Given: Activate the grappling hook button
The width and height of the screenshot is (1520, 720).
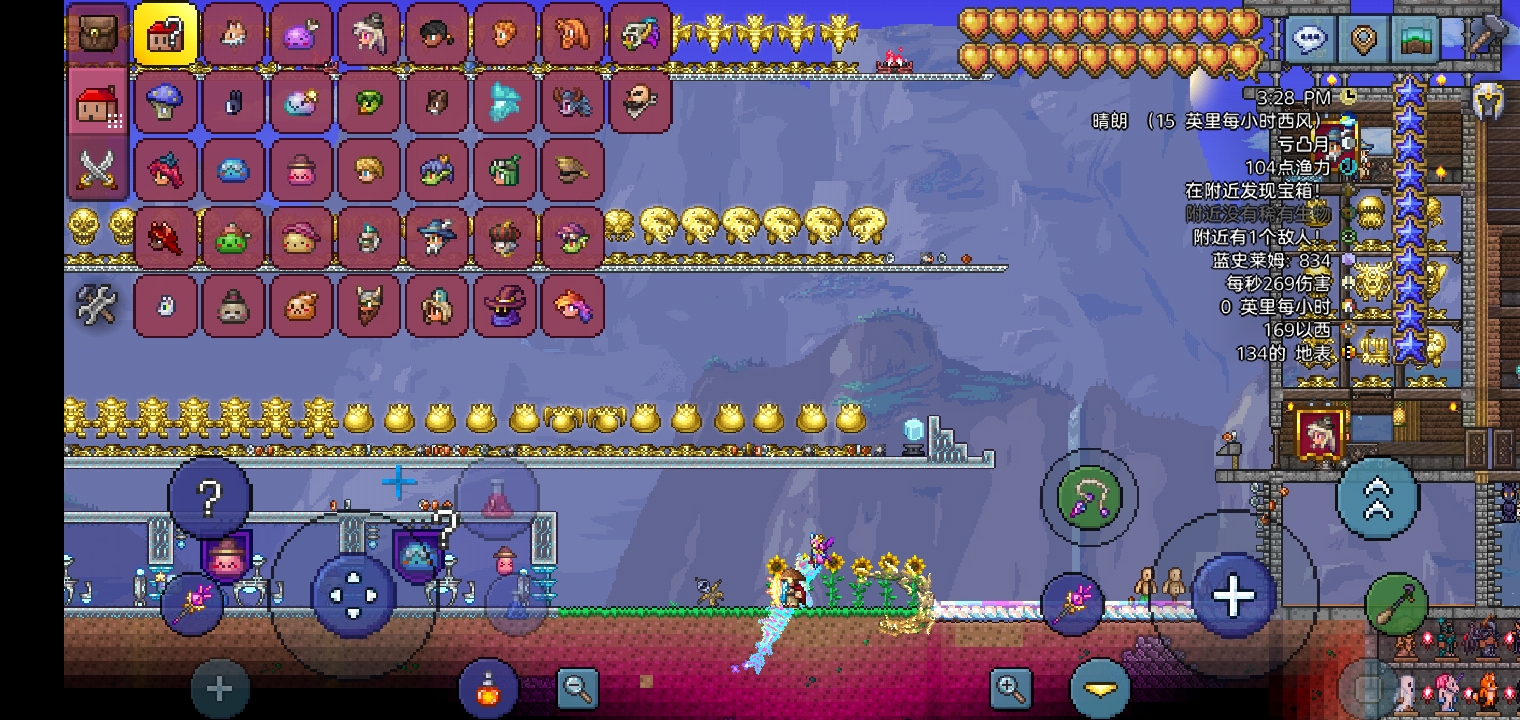Looking at the screenshot, I should click(x=1089, y=497).
